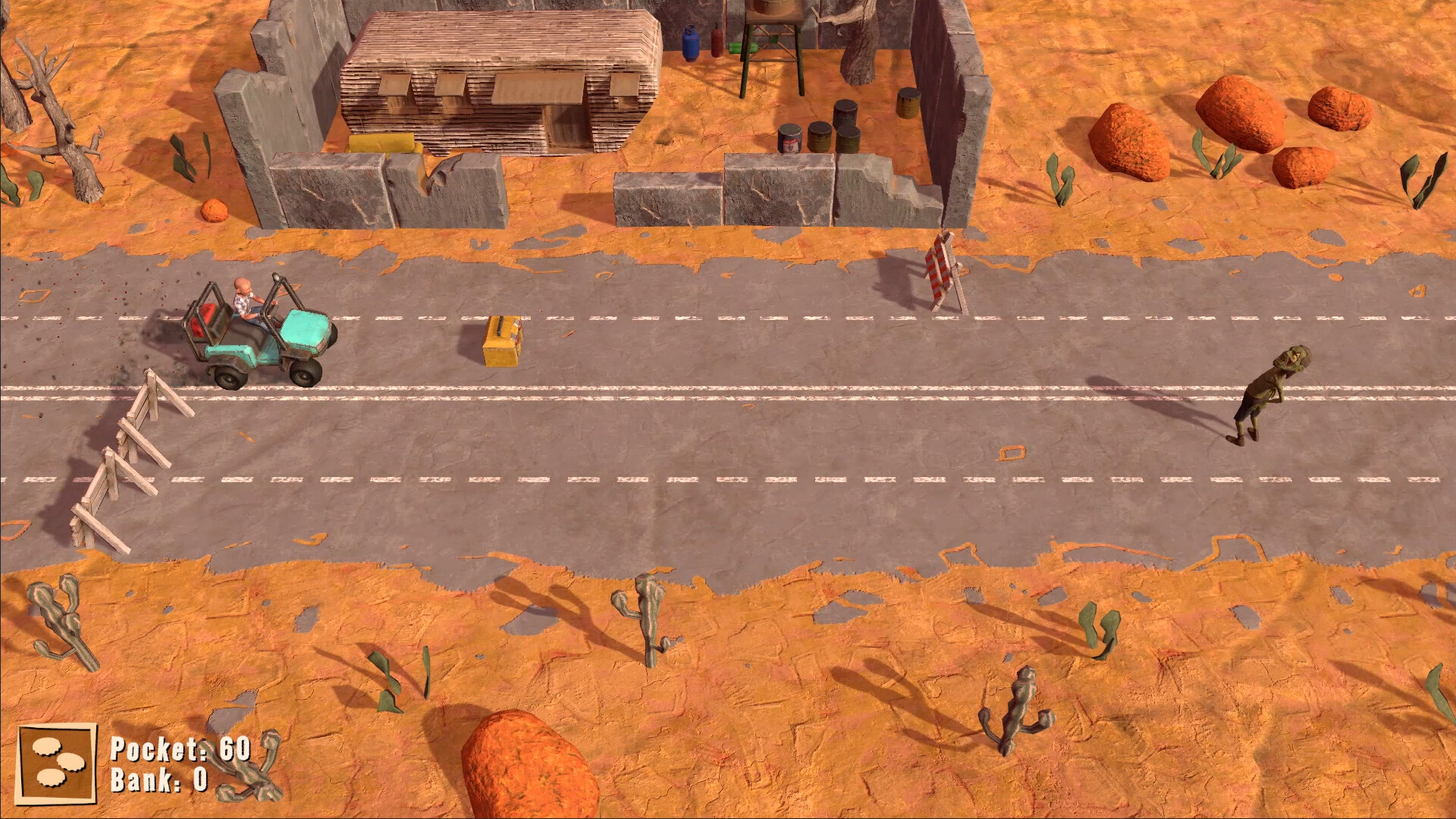
Task: Select the yellow toolbox on the road
Action: click(502, 340)
